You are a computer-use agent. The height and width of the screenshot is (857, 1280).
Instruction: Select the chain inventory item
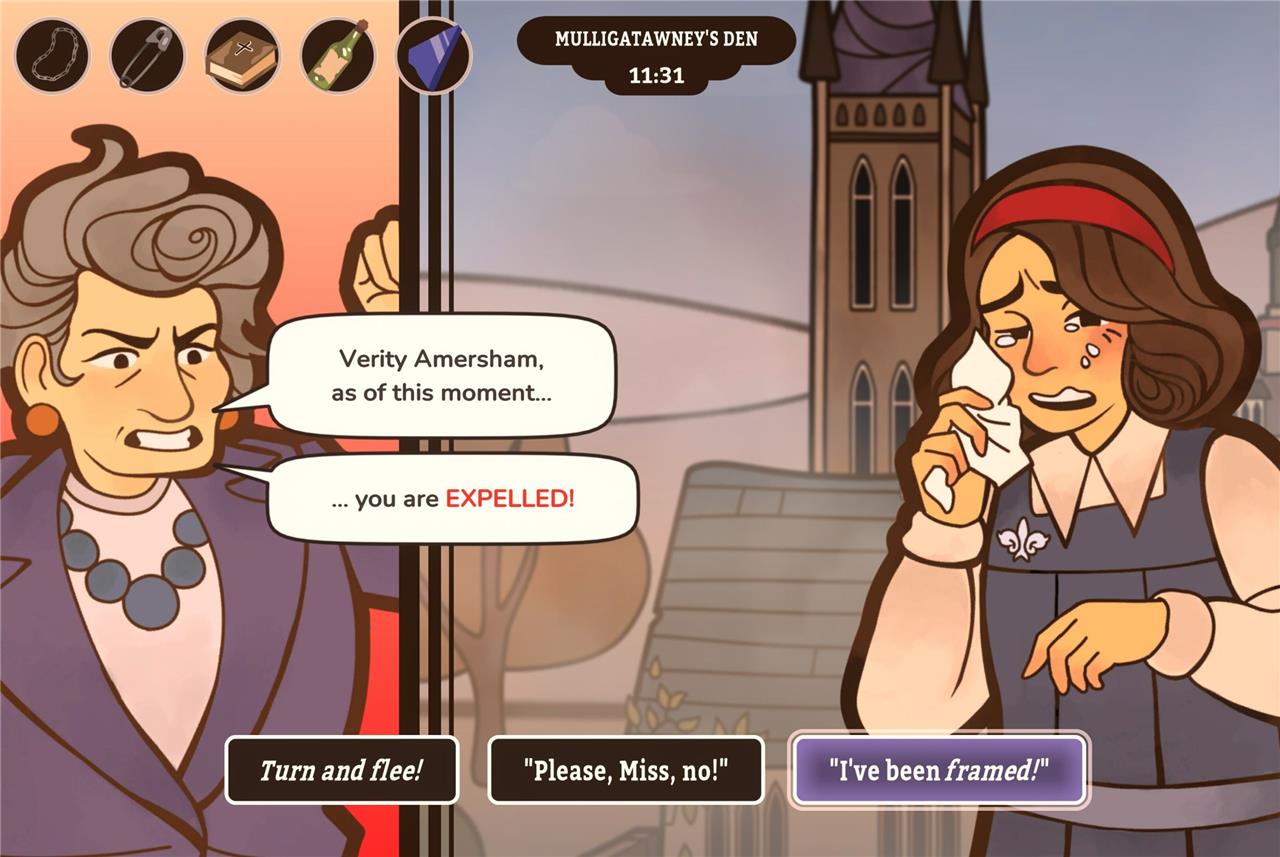(x=52, y=56)
